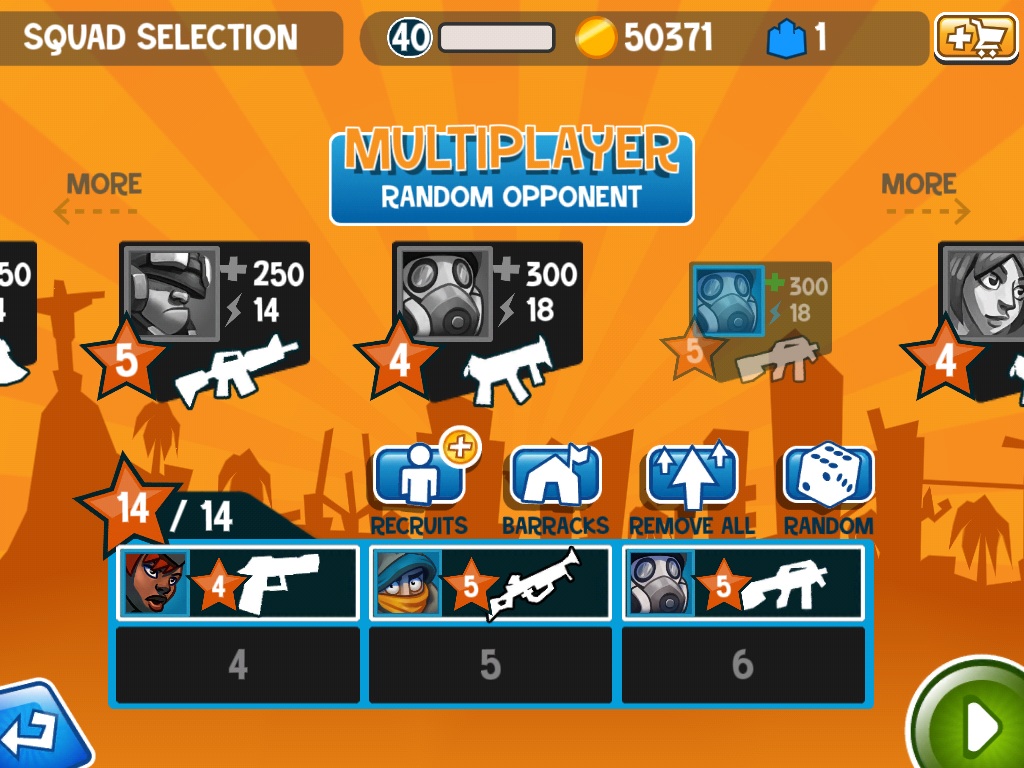Screen dimensions: 1024x768
Task: Go back with the blue return arrow
Action: tap(40, 728)
